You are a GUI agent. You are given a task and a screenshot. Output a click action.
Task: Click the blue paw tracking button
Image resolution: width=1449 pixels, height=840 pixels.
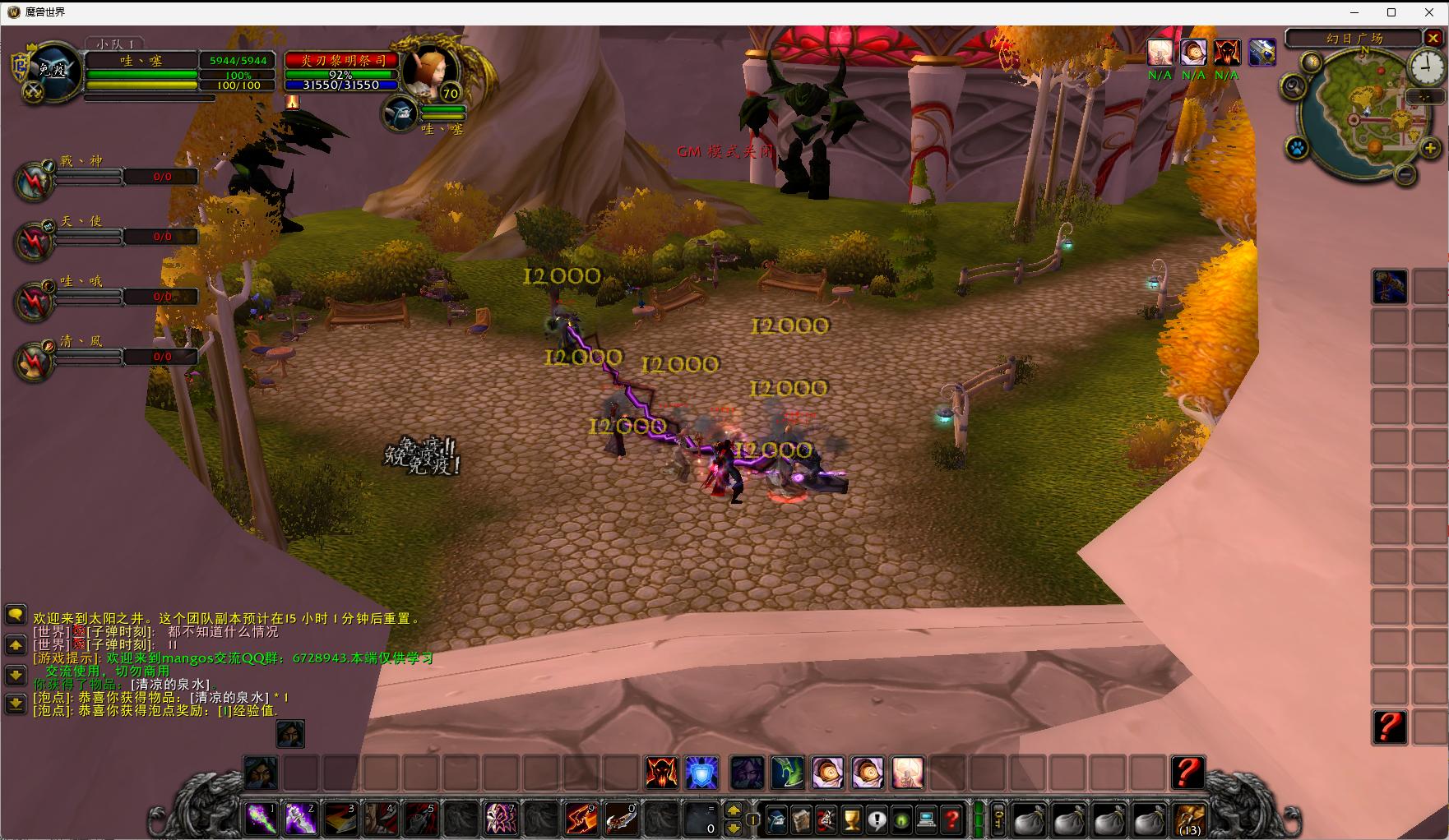(x=1297, y=148)
